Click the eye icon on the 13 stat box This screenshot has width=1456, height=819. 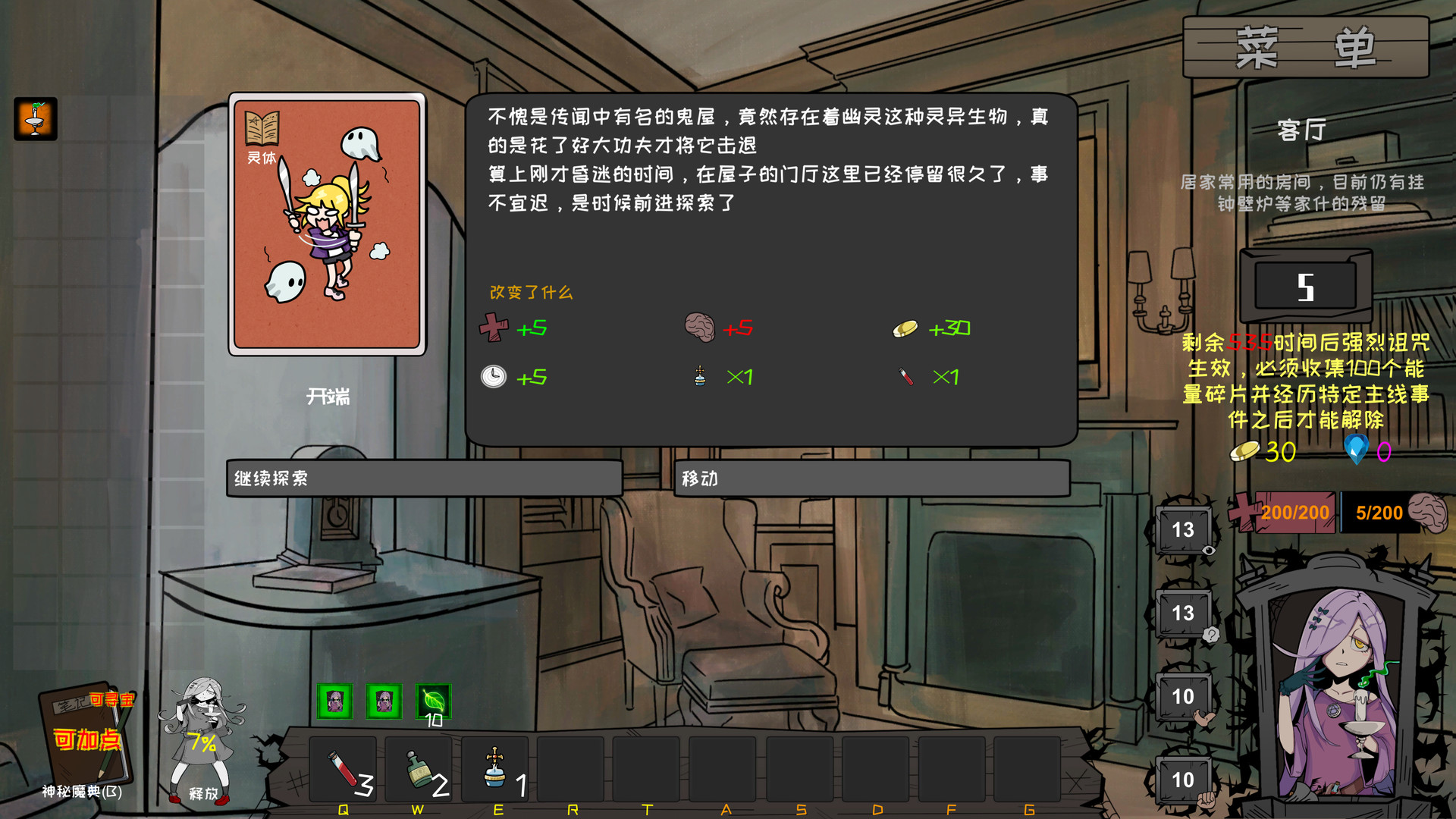[x=1209, y=550]
